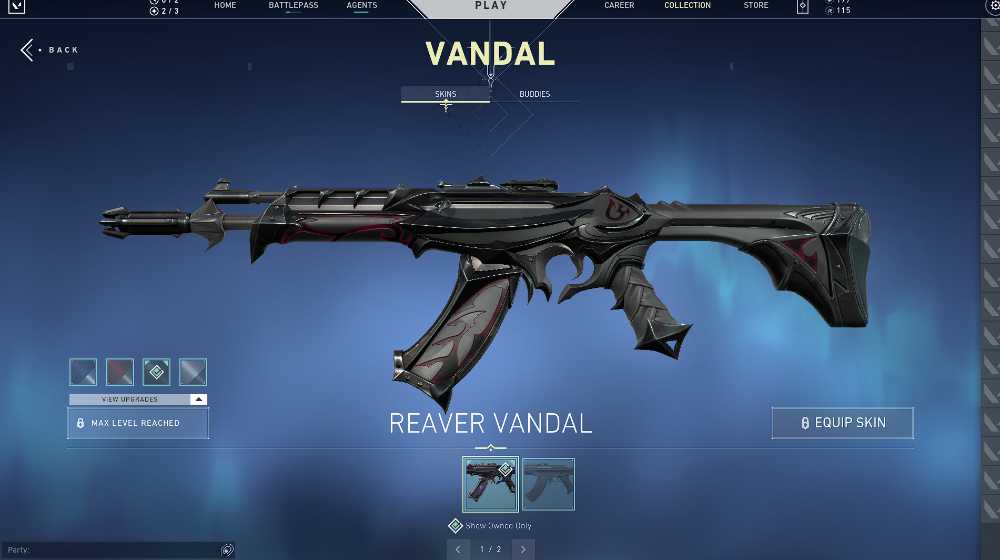The width and height of the screenshot is (1000, 560).
Task: Go to the previous skin page
Action: point(458,549)
